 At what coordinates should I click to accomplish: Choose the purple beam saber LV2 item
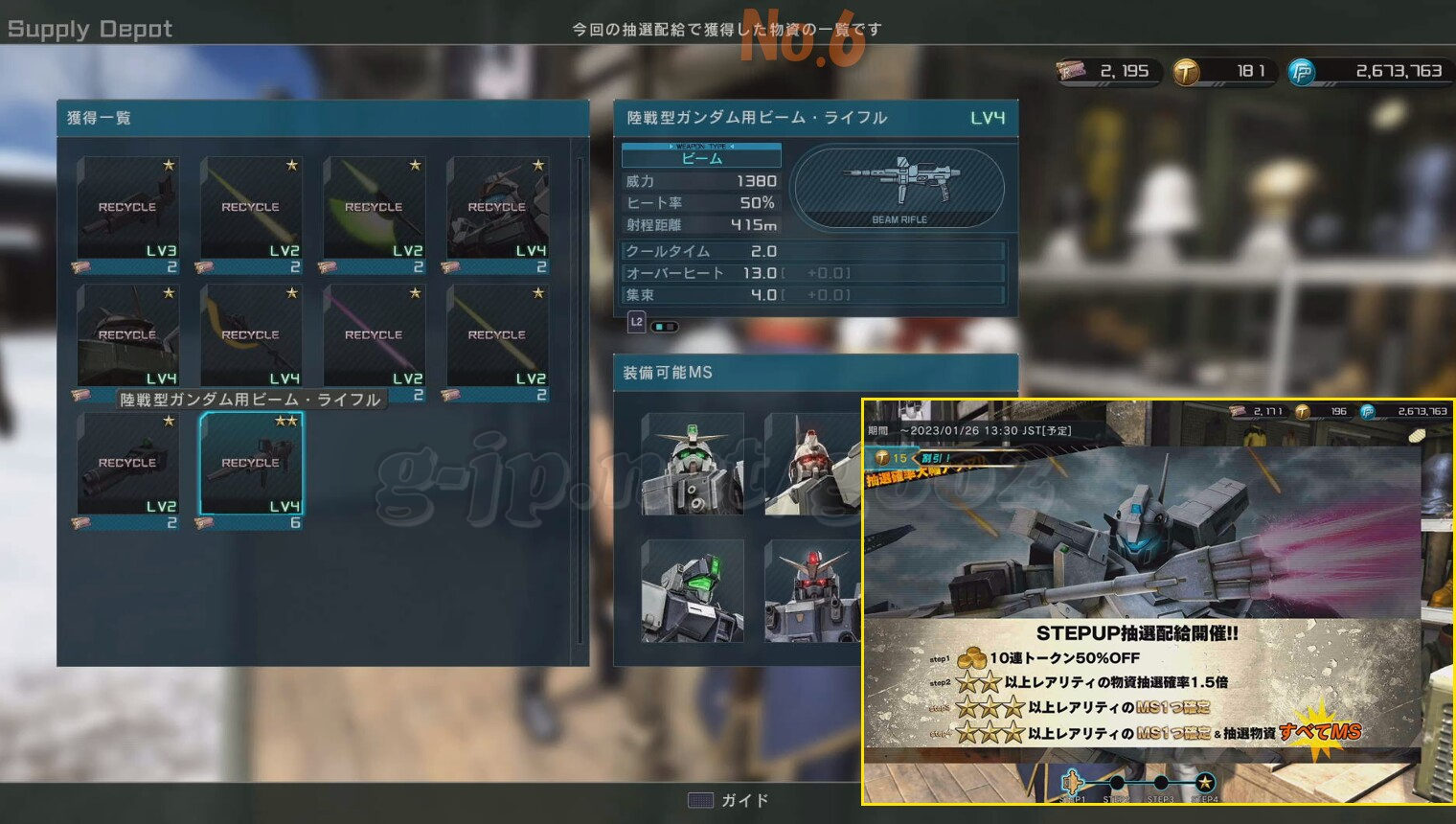click(x=374, y=336)
